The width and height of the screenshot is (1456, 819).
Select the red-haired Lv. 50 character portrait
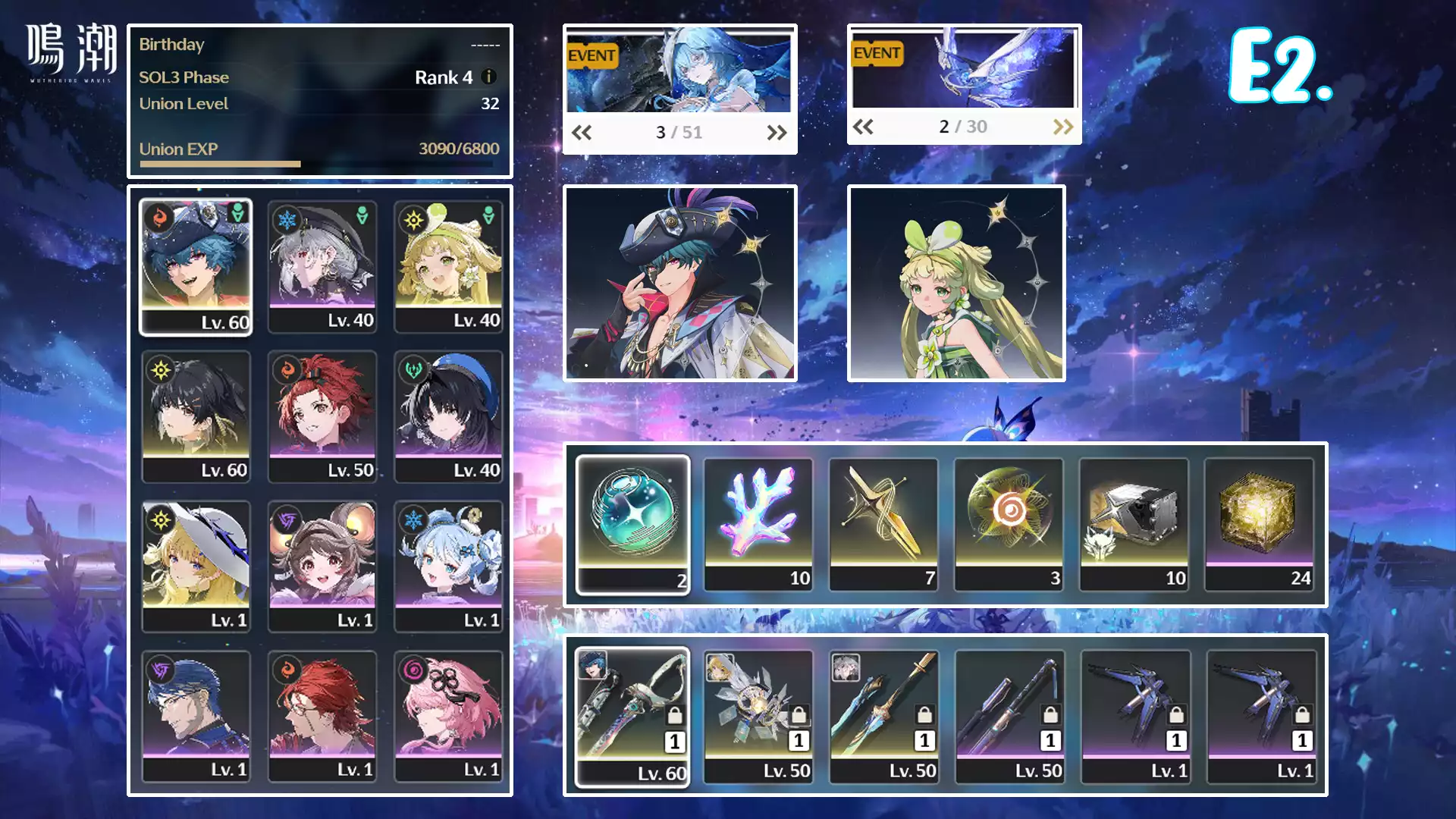[x=322, y=416]
